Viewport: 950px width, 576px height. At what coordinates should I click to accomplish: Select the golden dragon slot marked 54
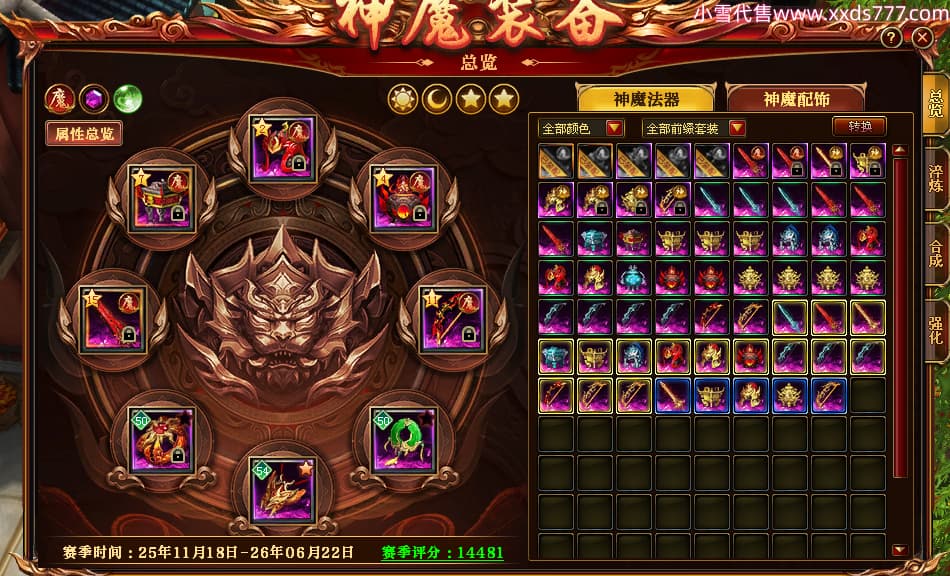pyautogui.click(x=282, y=489)
